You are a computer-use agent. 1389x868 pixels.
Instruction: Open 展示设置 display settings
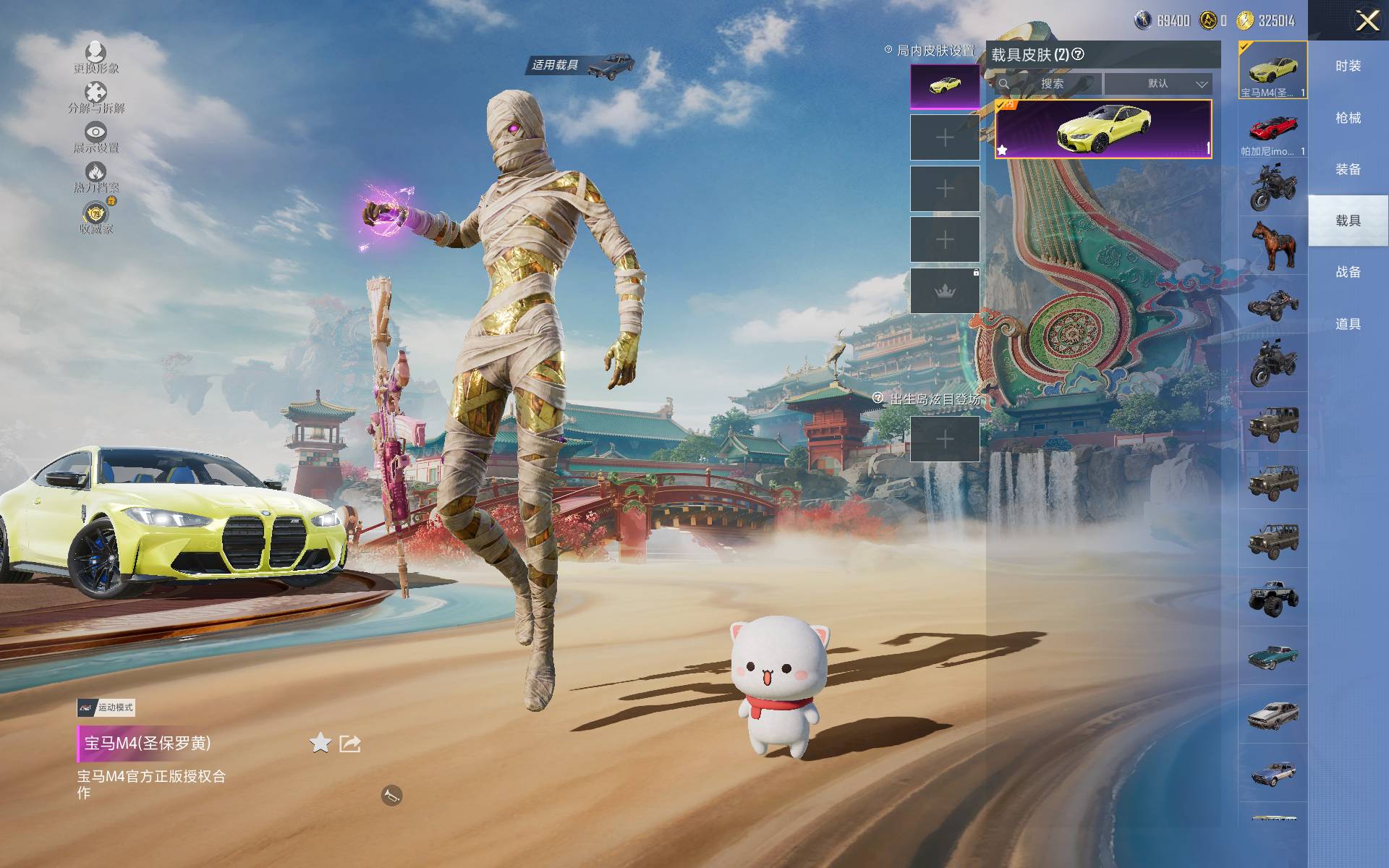[95, 137]
